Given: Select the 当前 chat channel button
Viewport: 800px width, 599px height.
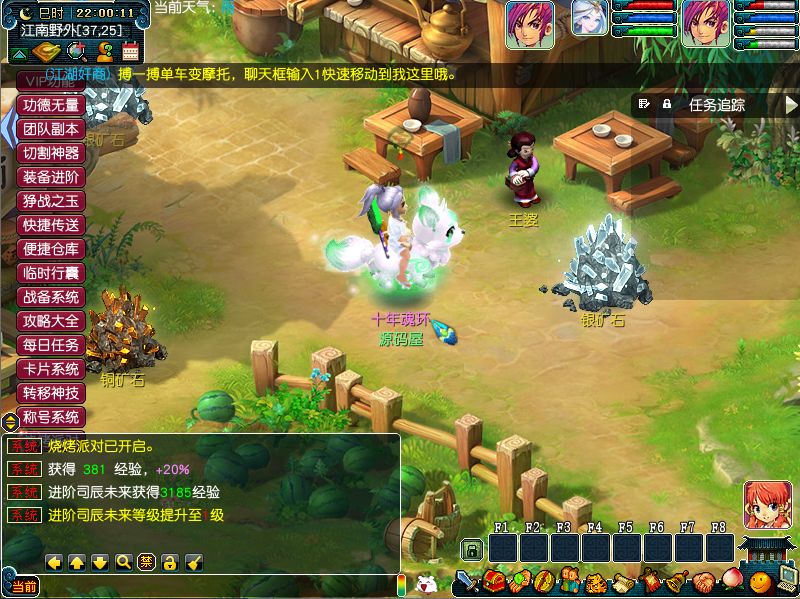Looking at the screenshot, I should (x=24, y=586).
